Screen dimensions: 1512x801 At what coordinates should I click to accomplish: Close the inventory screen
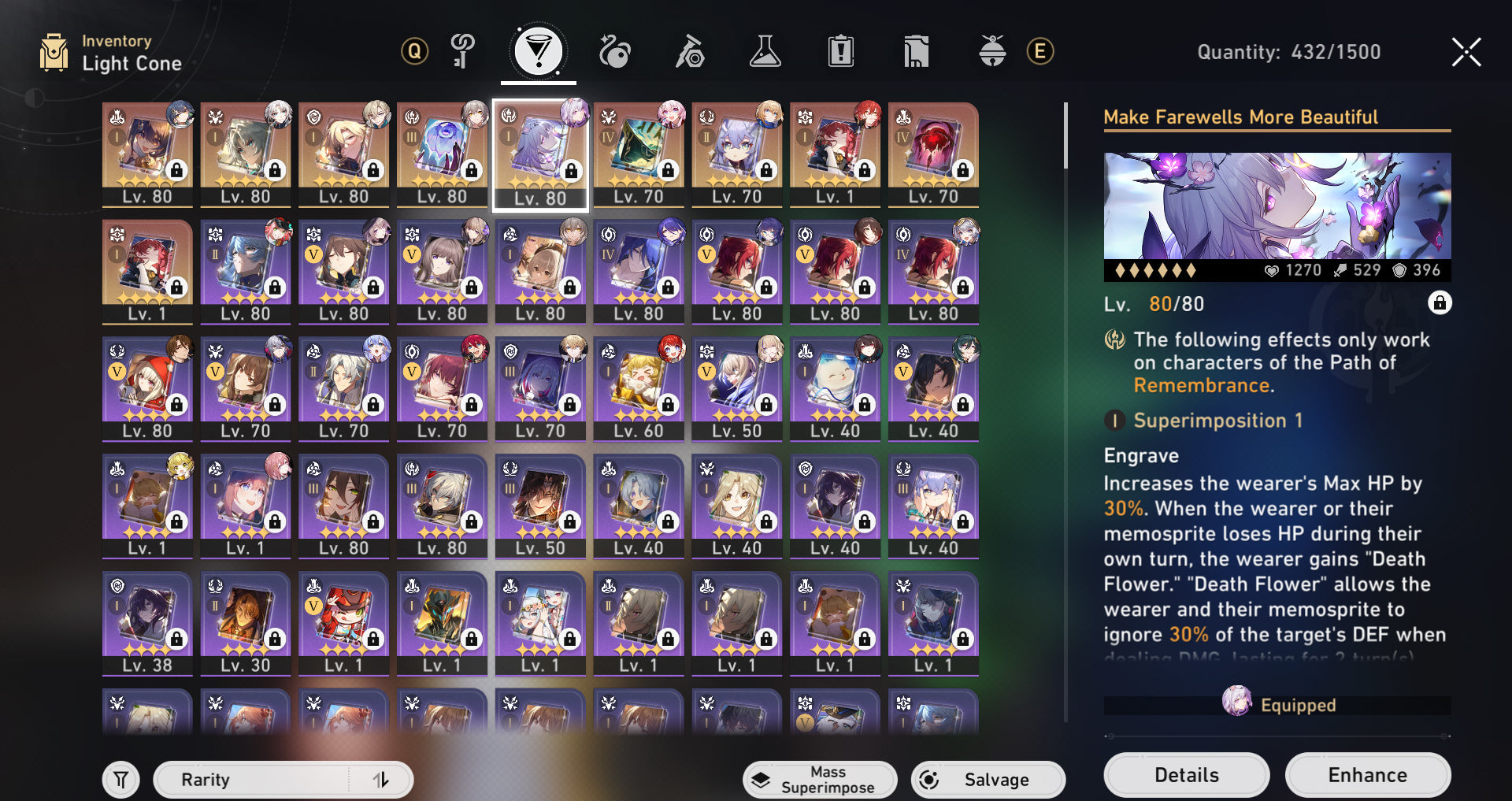pos(1466,52)
